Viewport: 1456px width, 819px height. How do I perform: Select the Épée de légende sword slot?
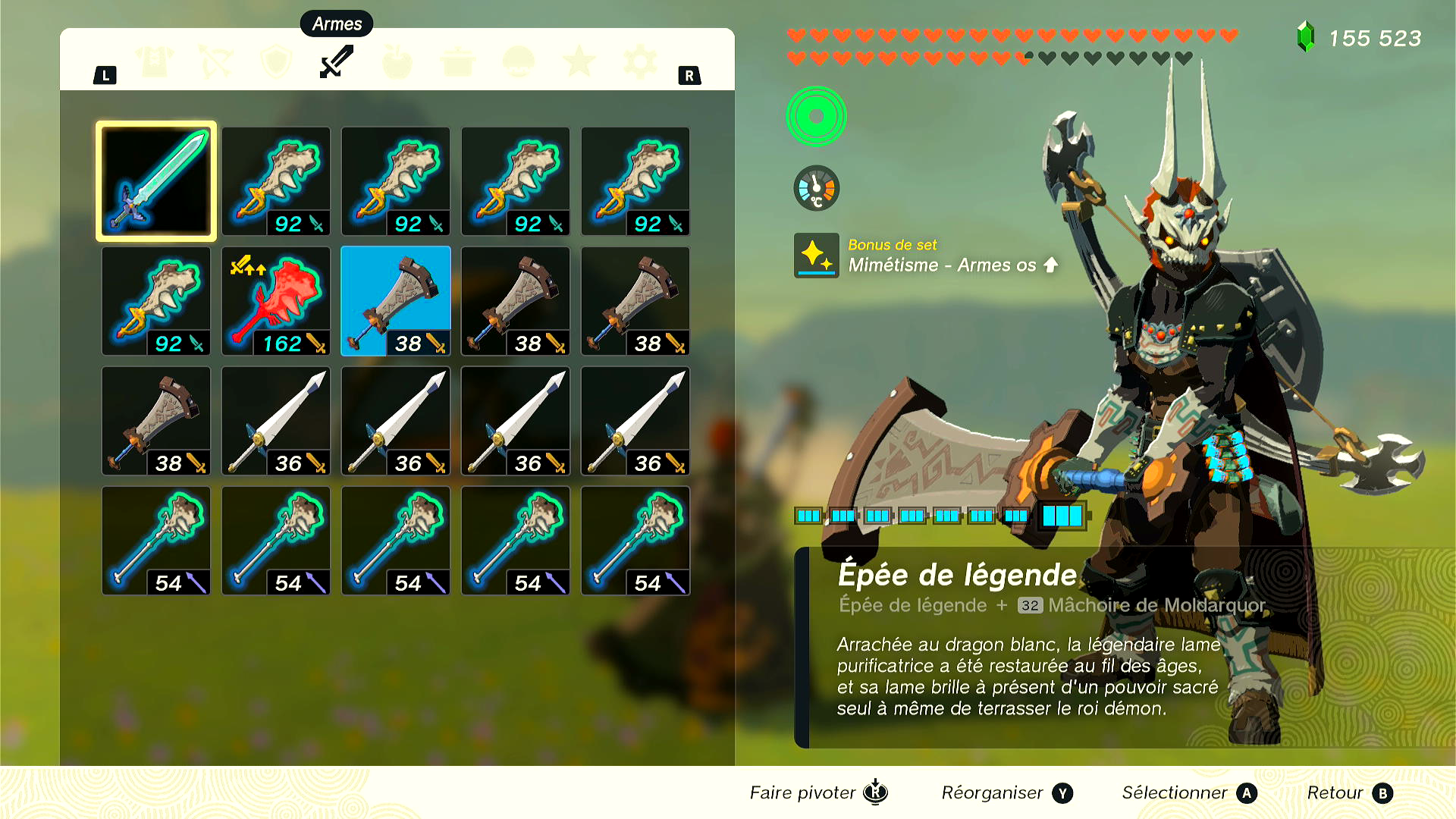pyautogui.click(x=156, y=181)
